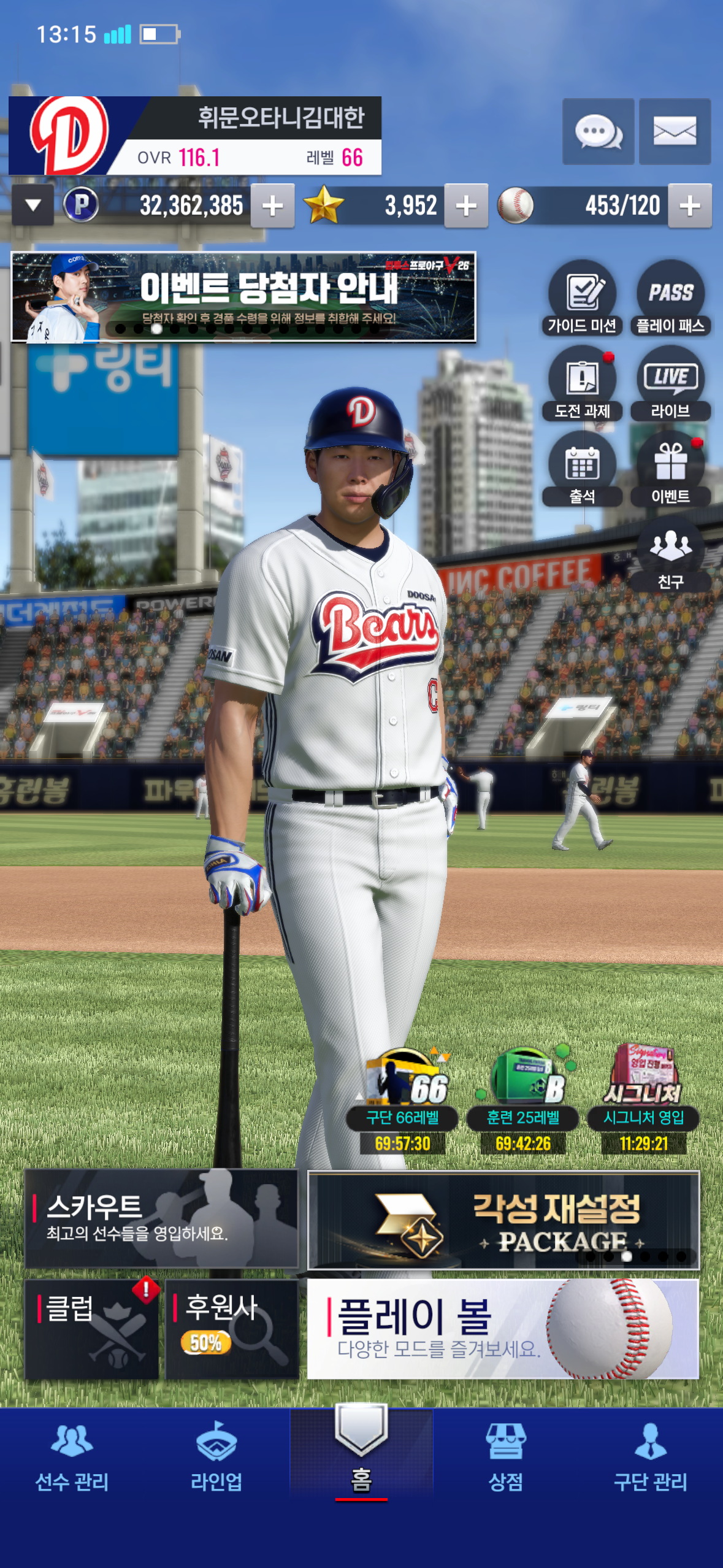
Task: Open the 후원사 sponsor menu
Action: pyautogui.click(x=232, y=1329)
